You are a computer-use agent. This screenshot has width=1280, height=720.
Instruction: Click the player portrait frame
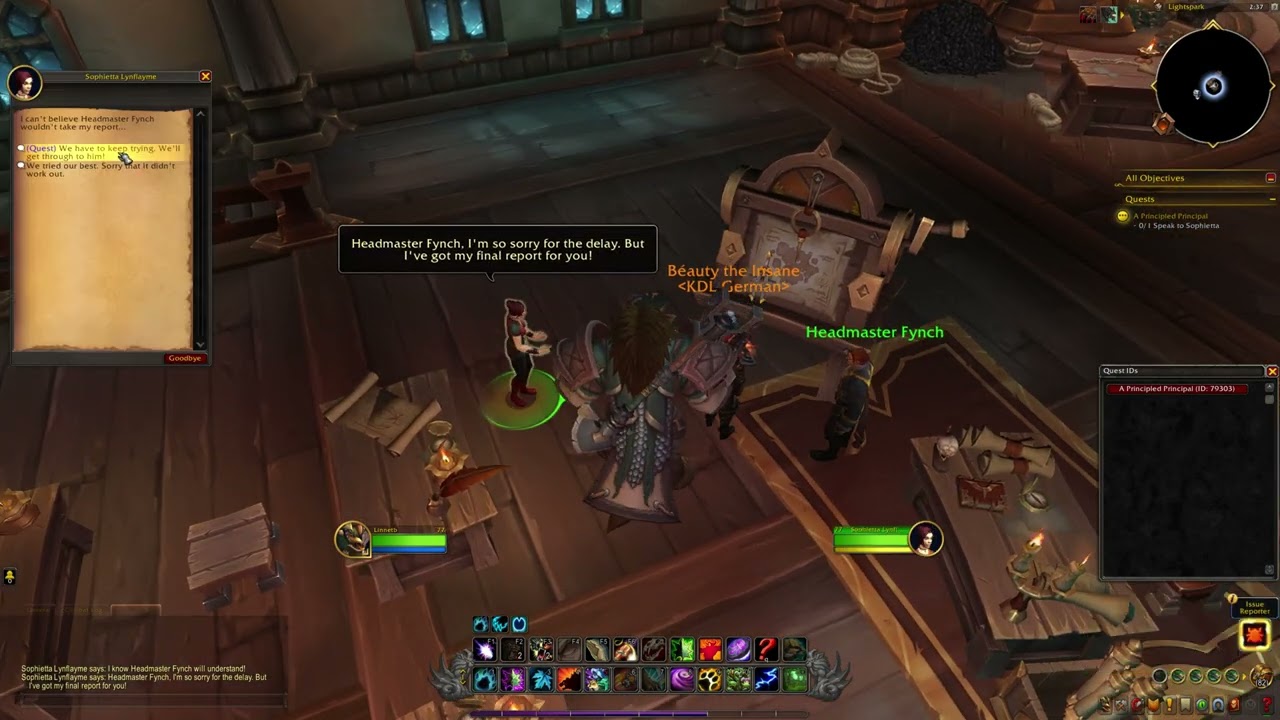point(352,539)
